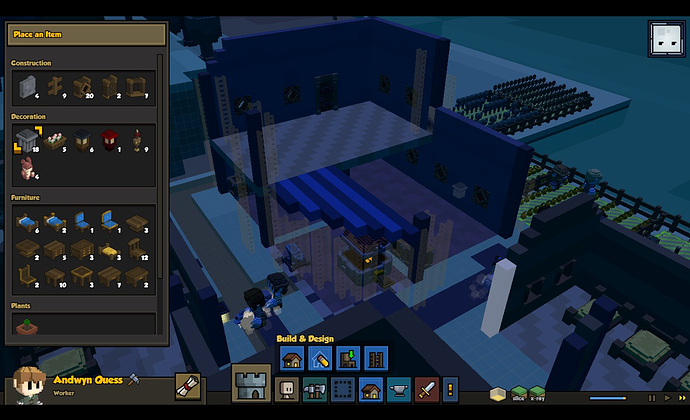
Task: Open the castle town overview button
Action: coord(250,385)
